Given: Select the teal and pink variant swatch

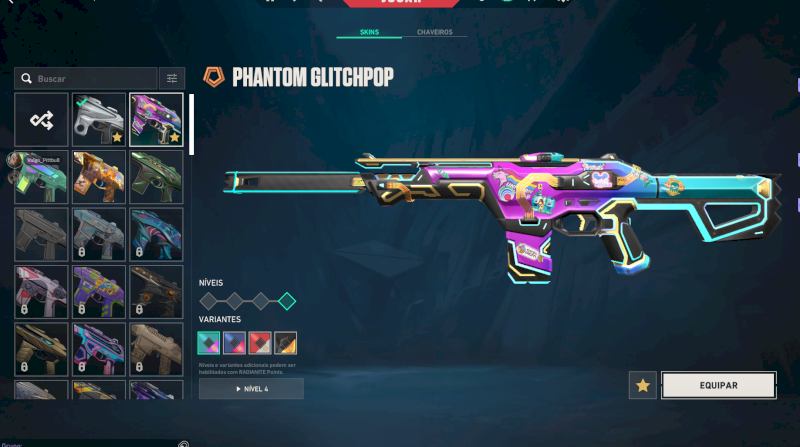Looking at the screenshot, I should 209,343.
